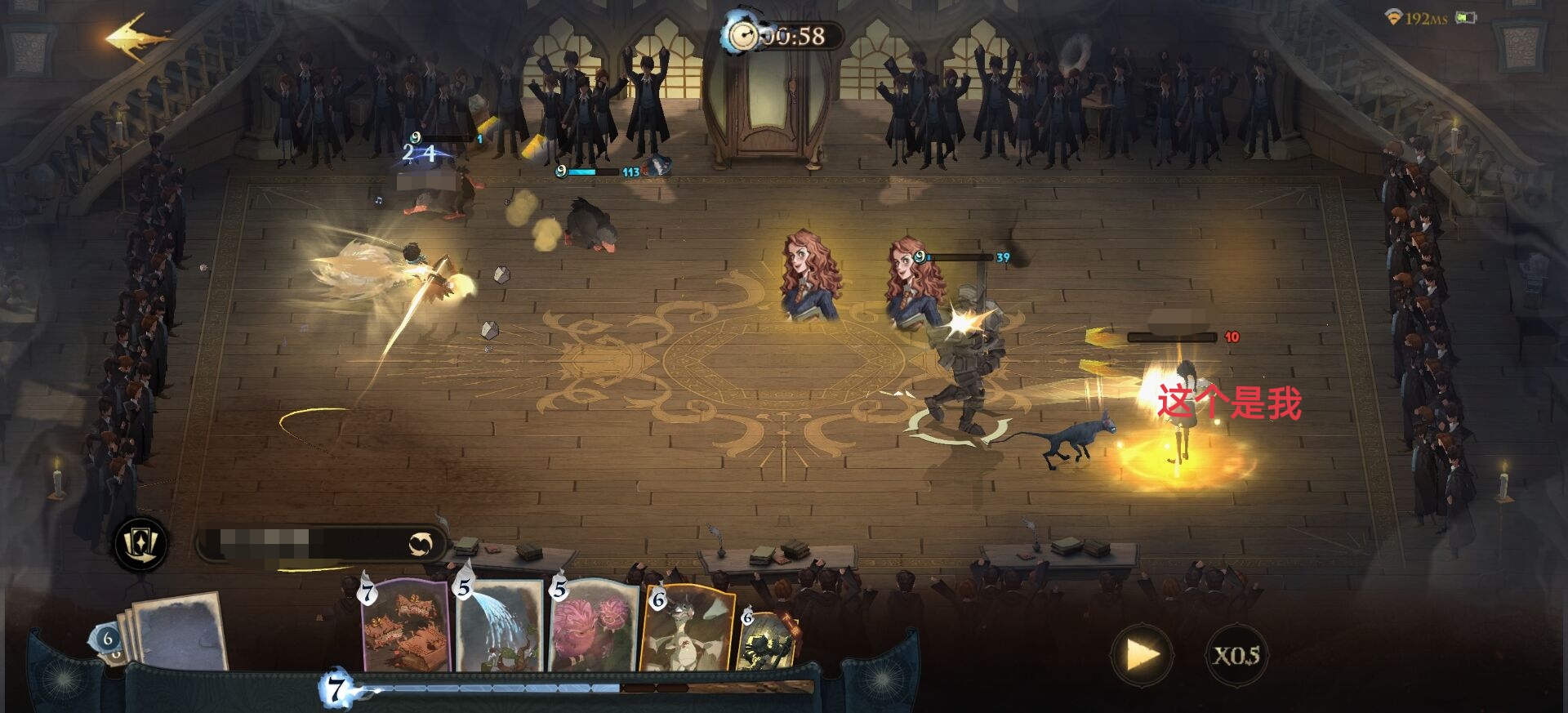Screen dimensions: 1568x713
Task: Go back with the golden arrow
Action: click(137, 37)
